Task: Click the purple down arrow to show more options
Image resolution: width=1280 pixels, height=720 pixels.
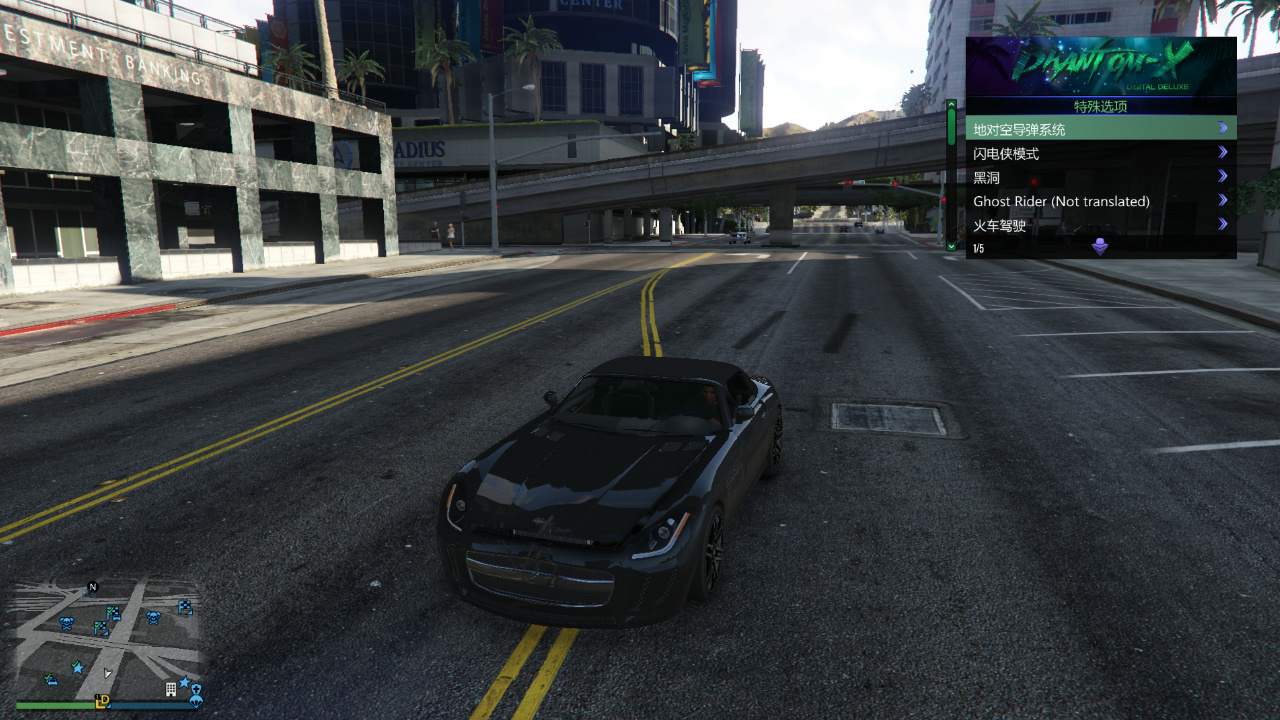Action: point(1098,248)
